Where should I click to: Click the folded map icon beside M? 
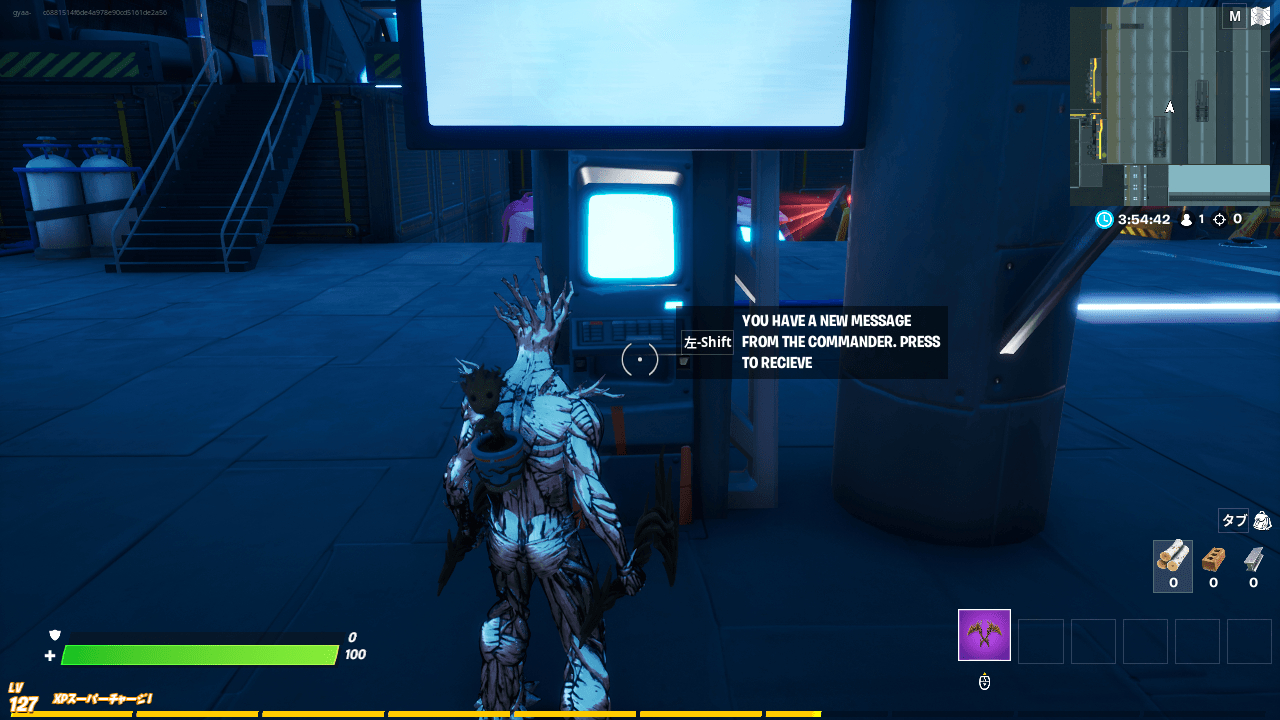coord(1260,16)
